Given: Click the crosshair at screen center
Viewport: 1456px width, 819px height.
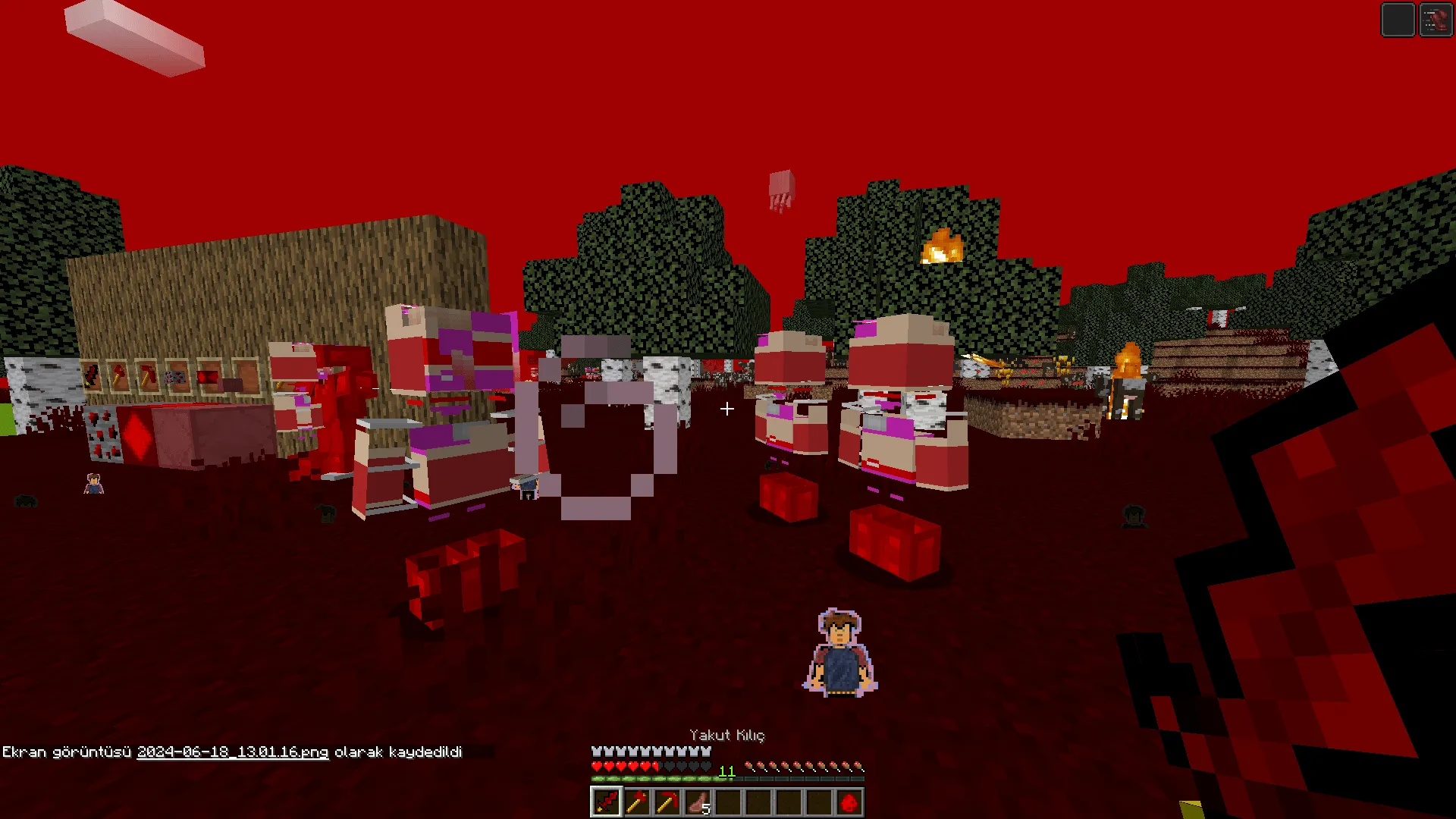Looking at the screenshot, I should [727, 409].
